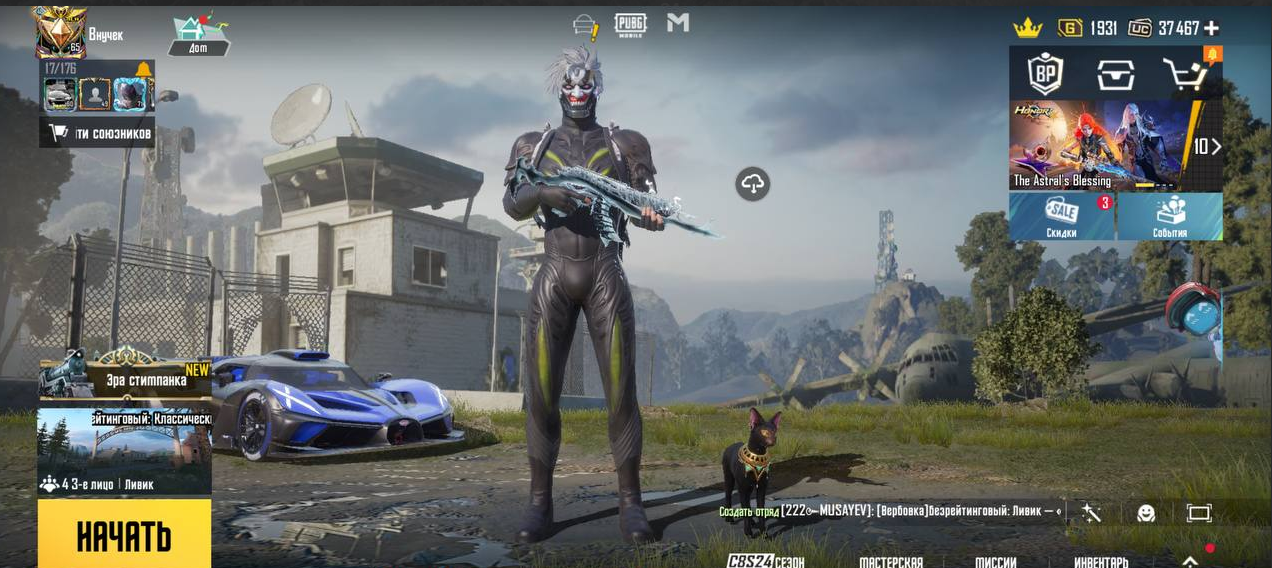Add UC with the plus button
Screen dimensions: 1272x568
pos(1211,28)
